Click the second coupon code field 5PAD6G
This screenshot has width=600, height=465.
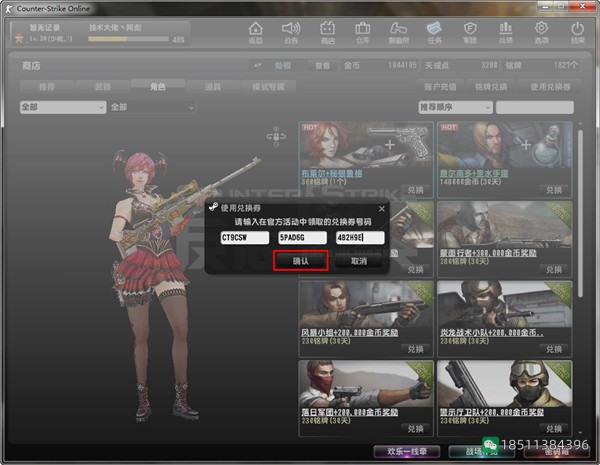302,238
